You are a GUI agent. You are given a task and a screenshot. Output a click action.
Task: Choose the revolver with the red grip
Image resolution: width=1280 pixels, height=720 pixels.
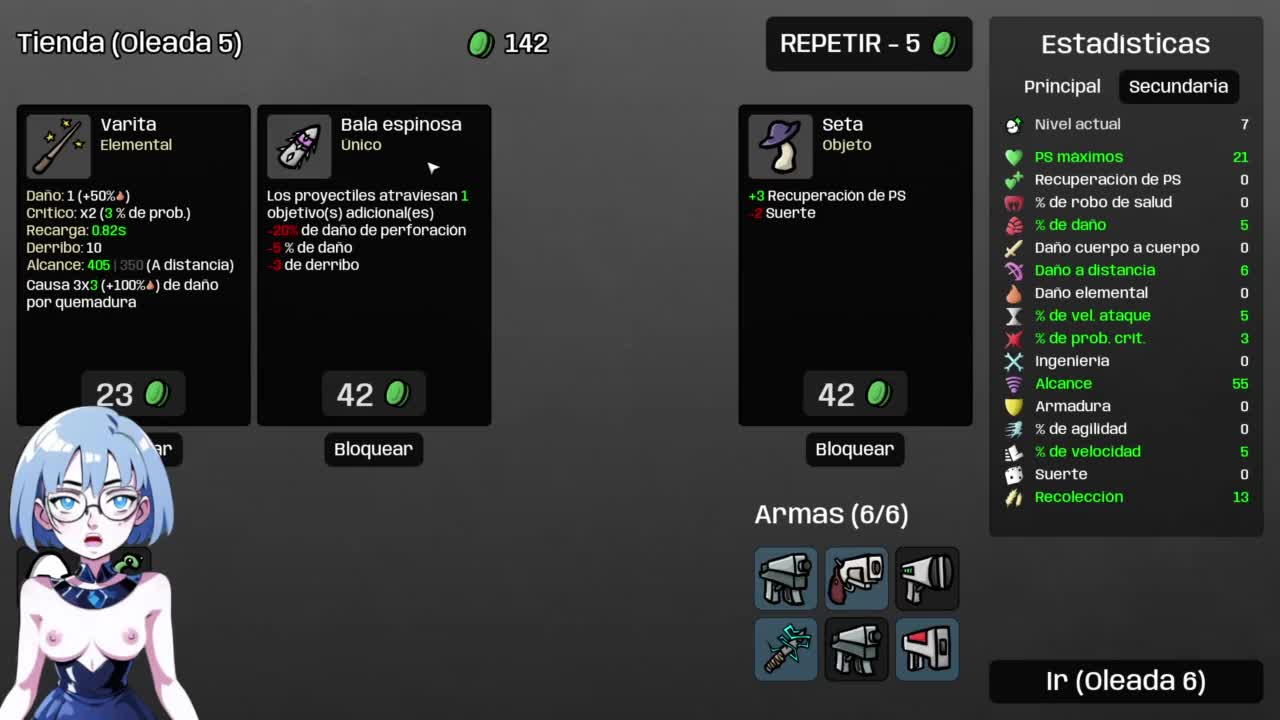pyautogui.click(x=856, y=578)
